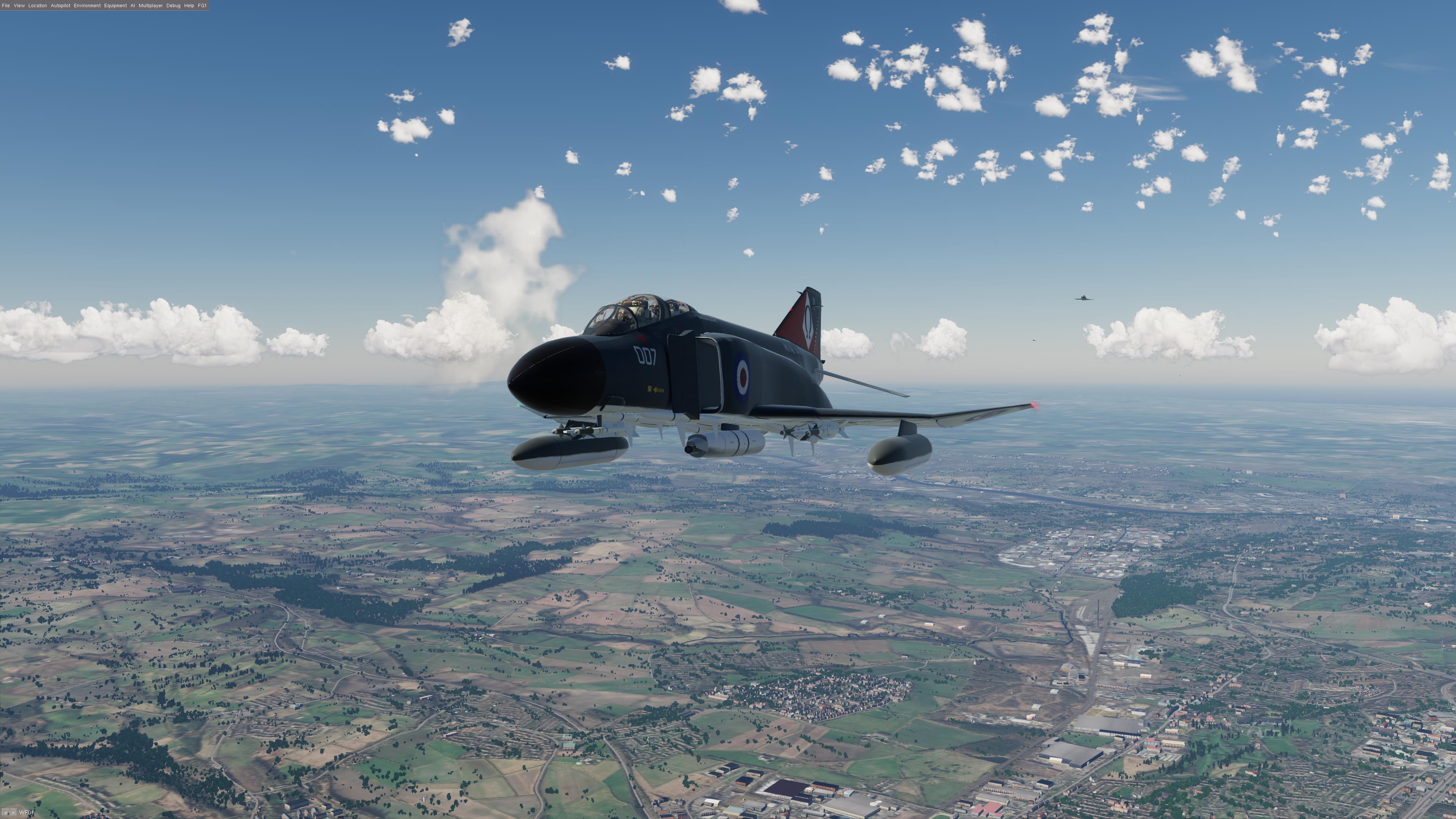This screenshot has width=1456, height=819.
Task: Open the AI menu
Action: point(133,6)
